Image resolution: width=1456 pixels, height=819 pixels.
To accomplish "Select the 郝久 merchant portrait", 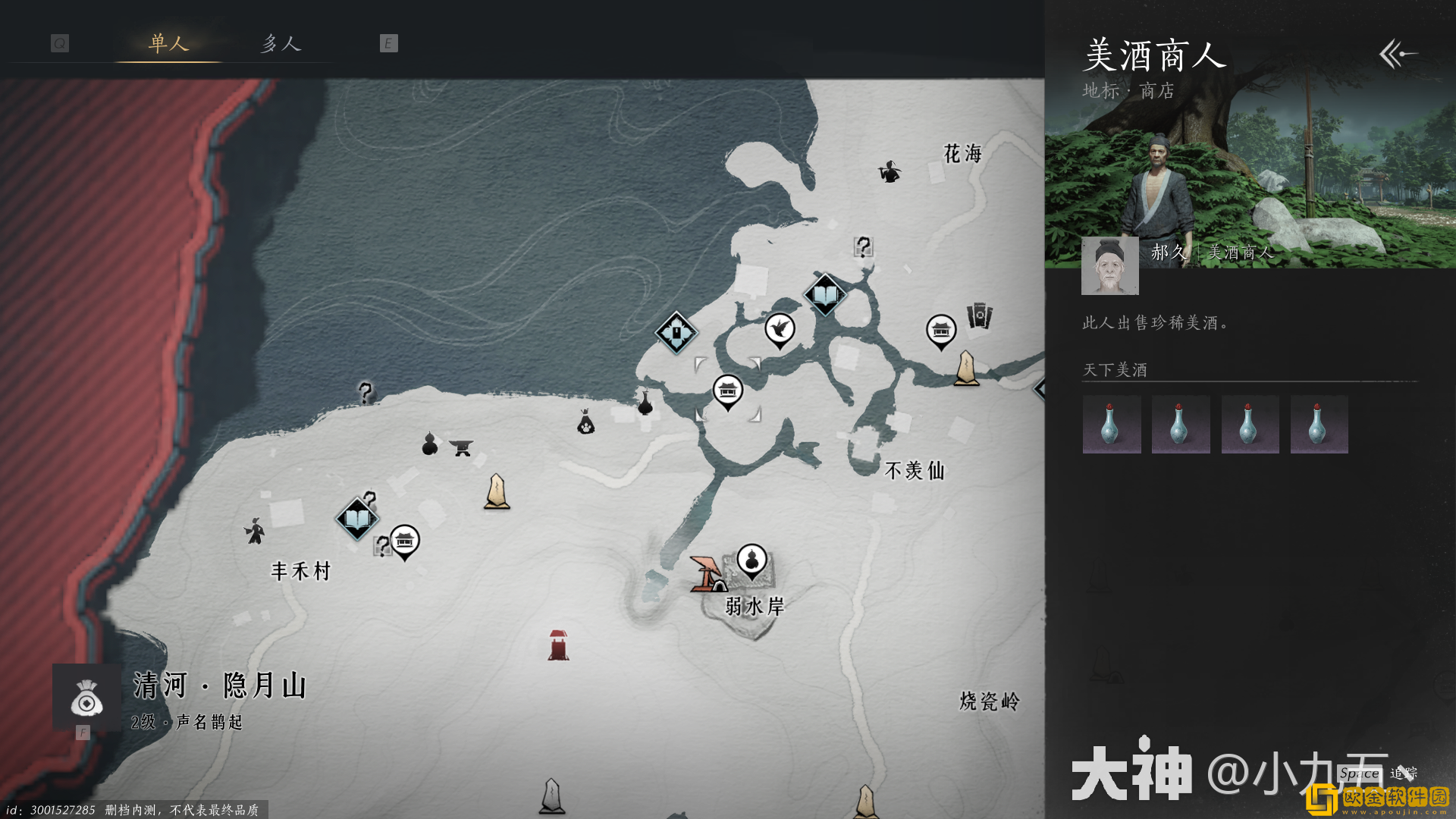I will pos(1109,265).
